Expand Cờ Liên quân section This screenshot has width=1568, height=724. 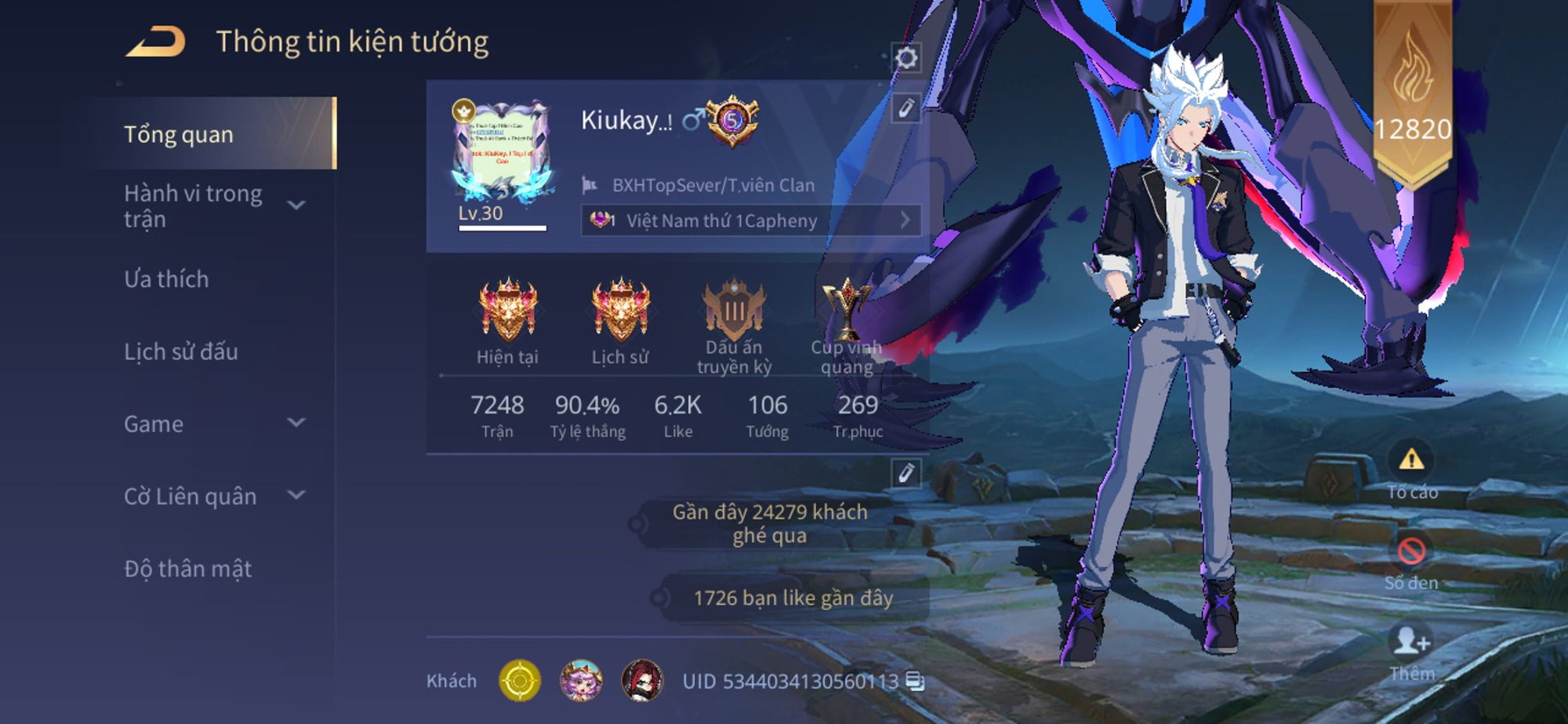point(296,495)
